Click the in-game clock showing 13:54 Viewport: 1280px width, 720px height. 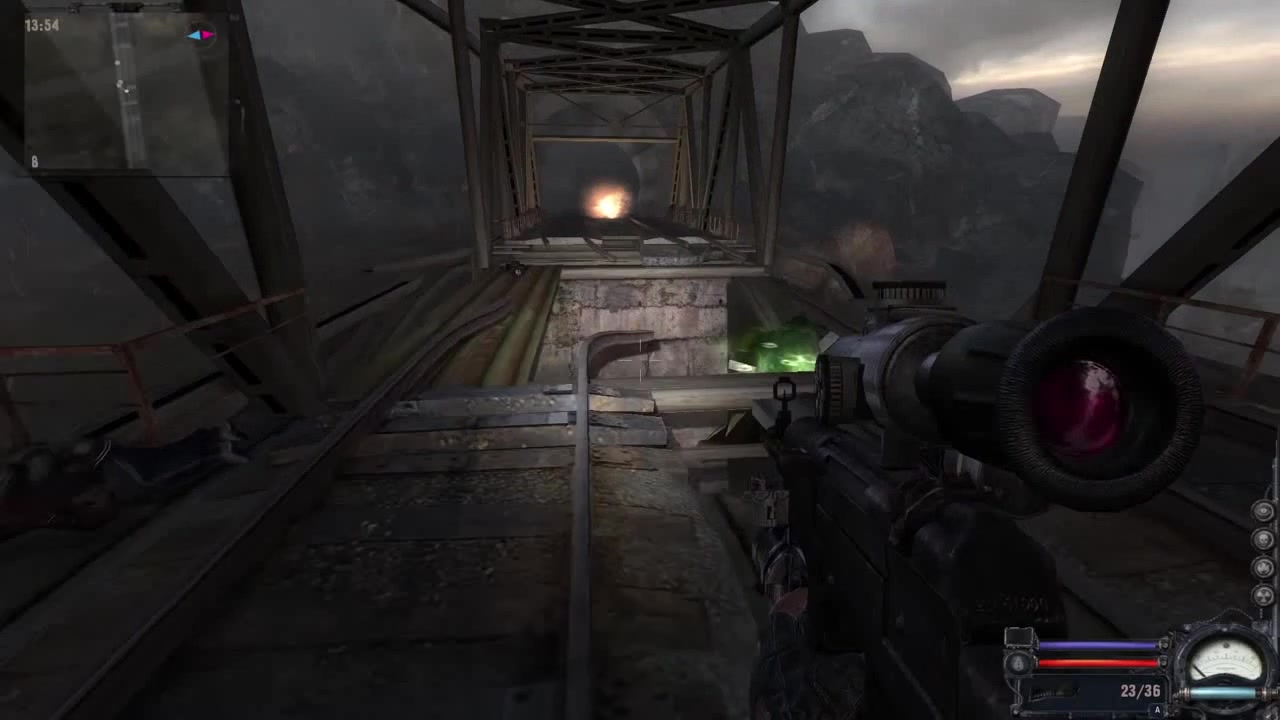coord(40,25)
